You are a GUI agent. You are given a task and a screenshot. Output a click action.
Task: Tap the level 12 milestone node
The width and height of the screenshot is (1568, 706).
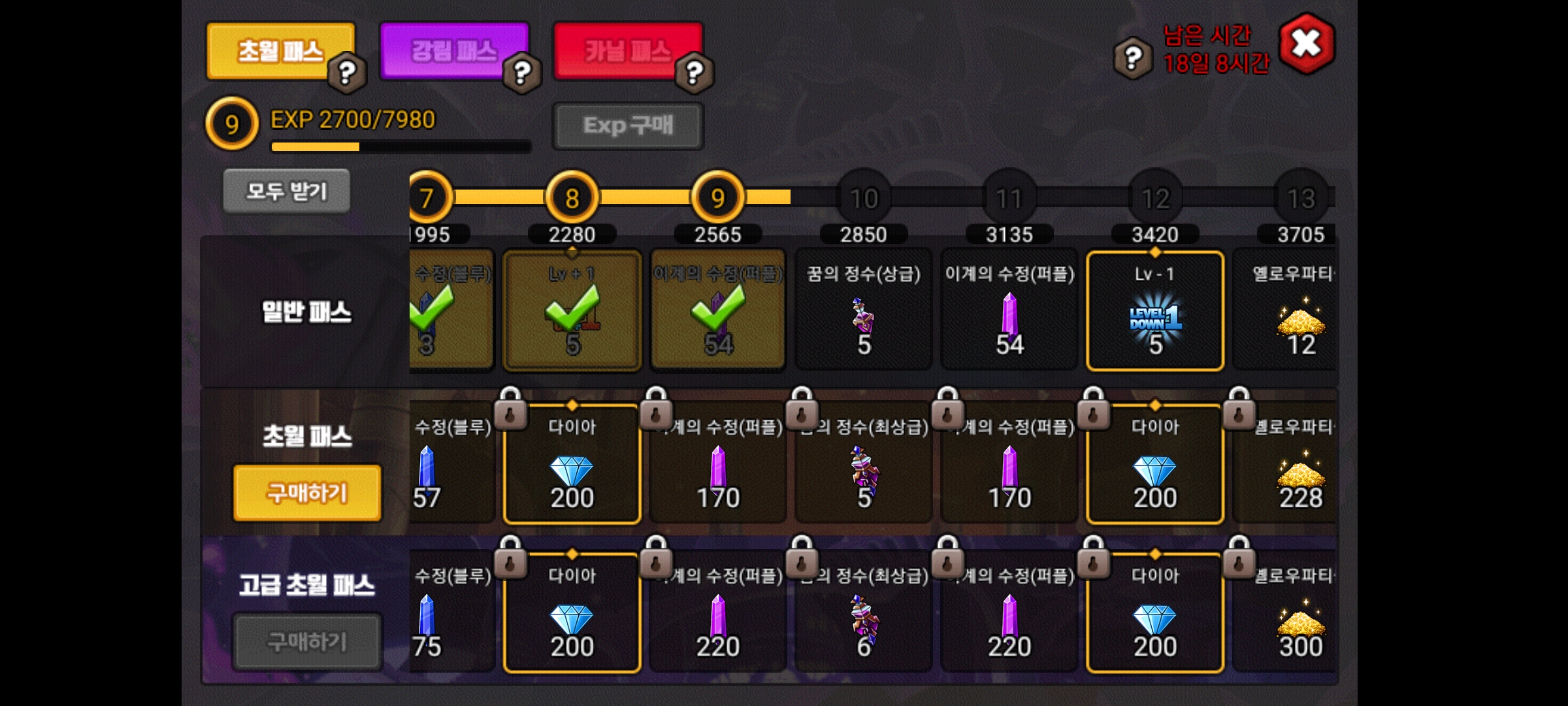point(1154,198)
